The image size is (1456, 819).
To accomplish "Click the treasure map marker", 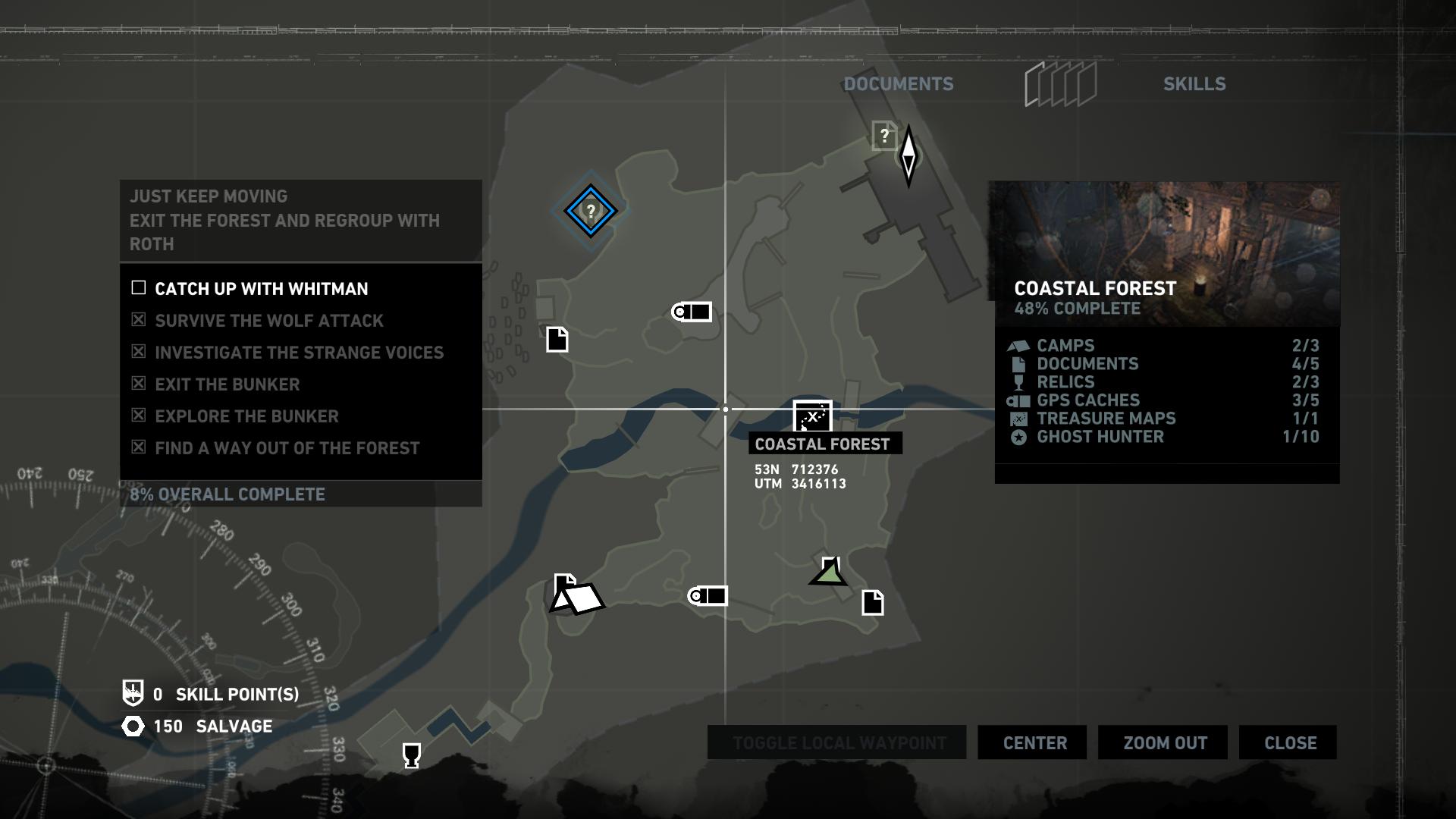I will (812, 416).
